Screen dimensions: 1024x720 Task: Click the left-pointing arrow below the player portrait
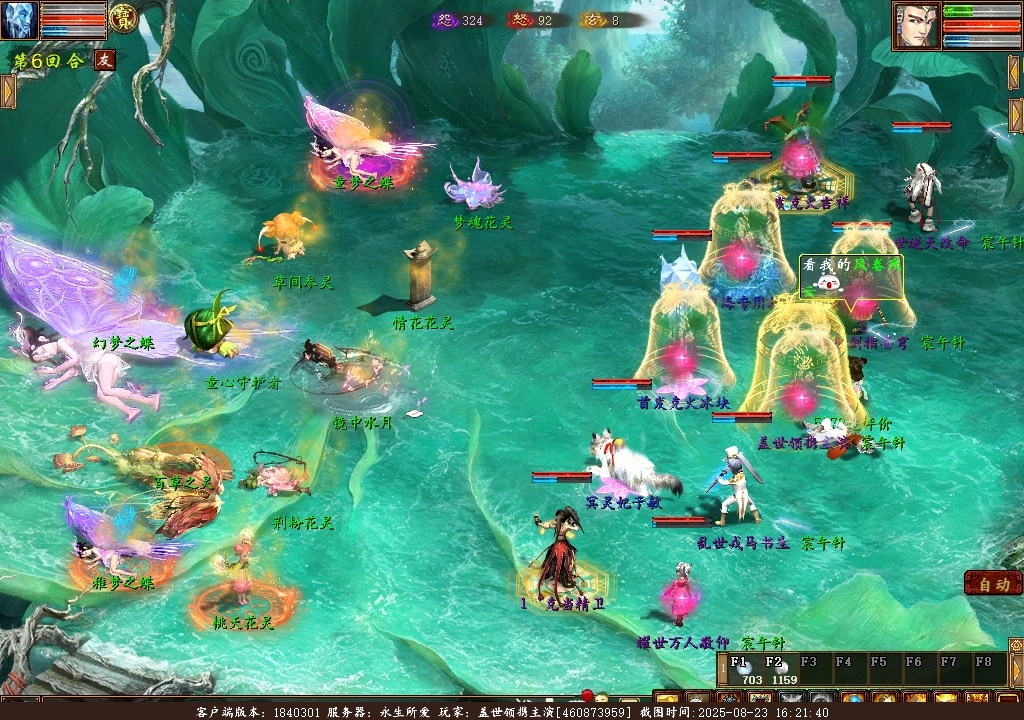pyautogui.click(x=1015, y=72)
